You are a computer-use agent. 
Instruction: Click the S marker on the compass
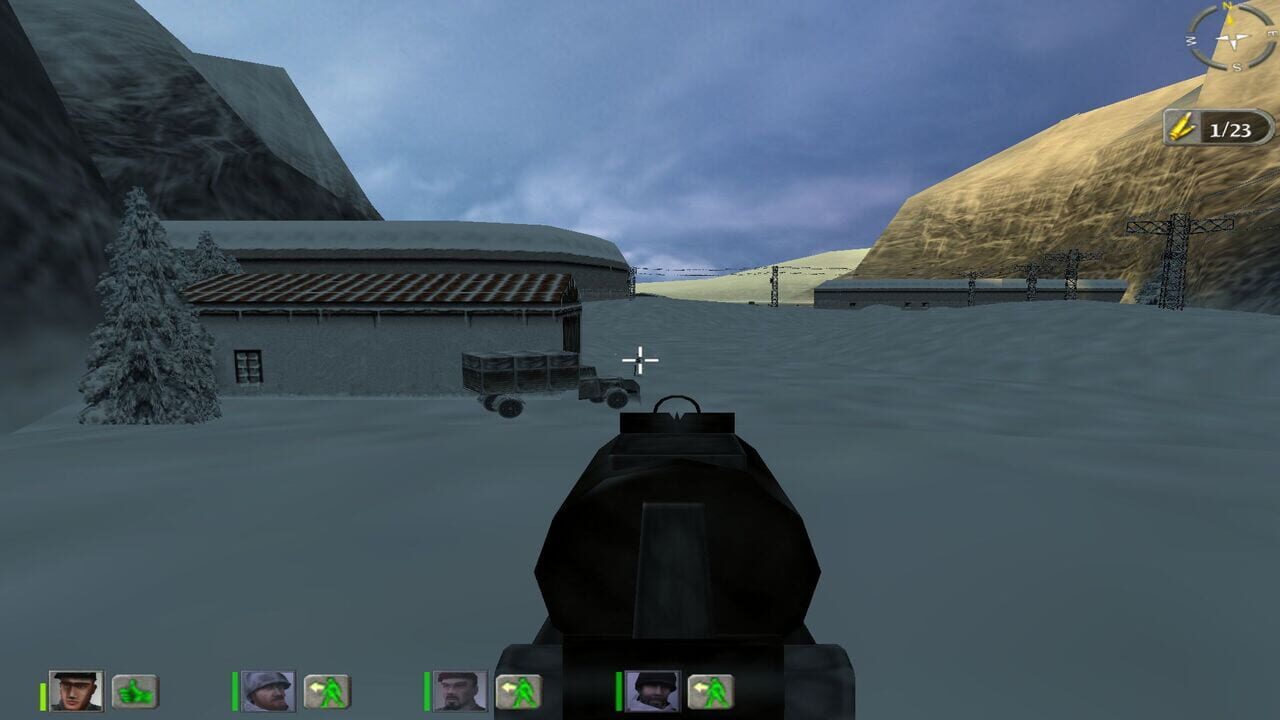pos(1237,66)
